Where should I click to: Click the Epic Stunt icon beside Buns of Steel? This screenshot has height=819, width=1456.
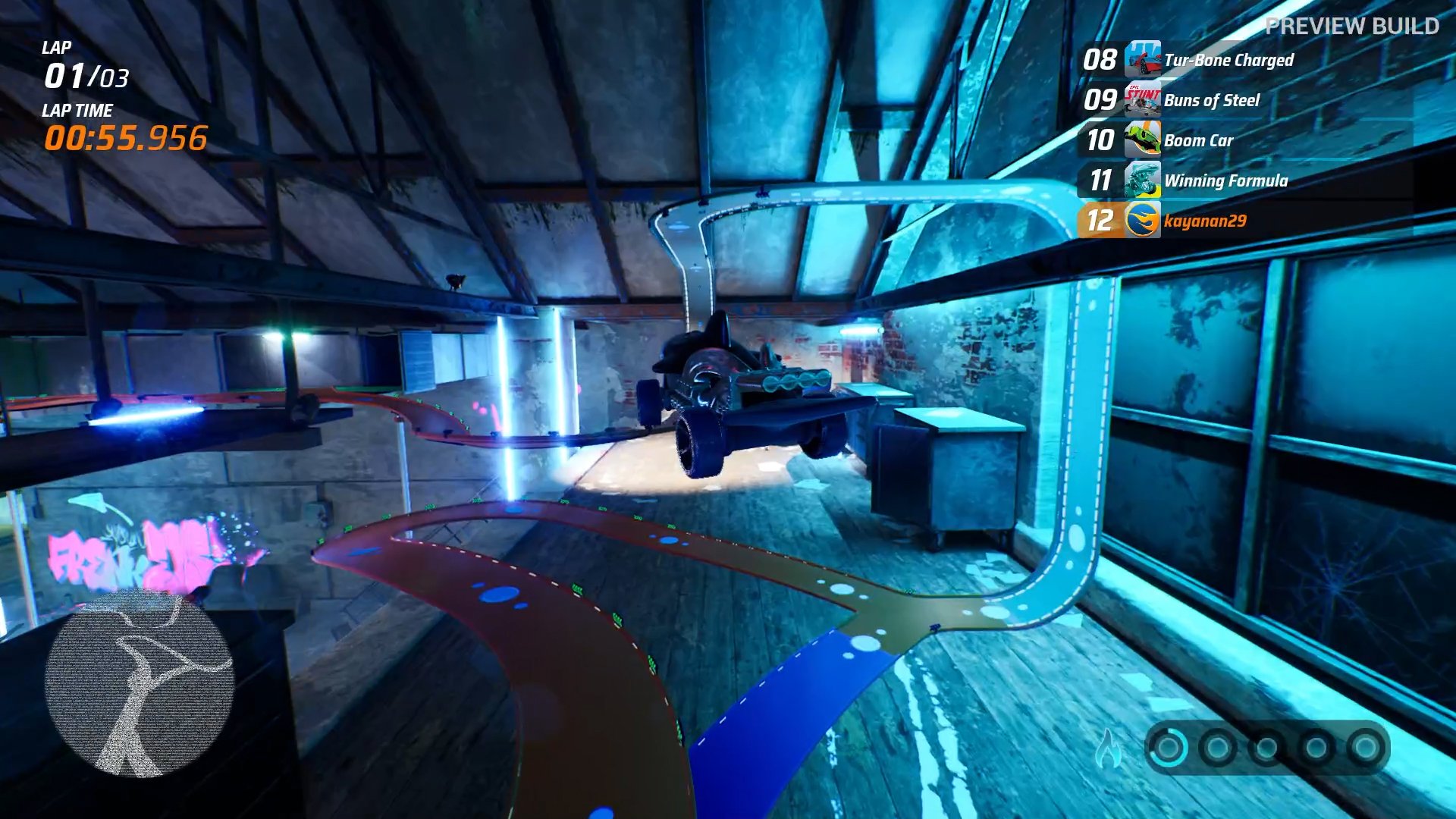pos(1142,100)
